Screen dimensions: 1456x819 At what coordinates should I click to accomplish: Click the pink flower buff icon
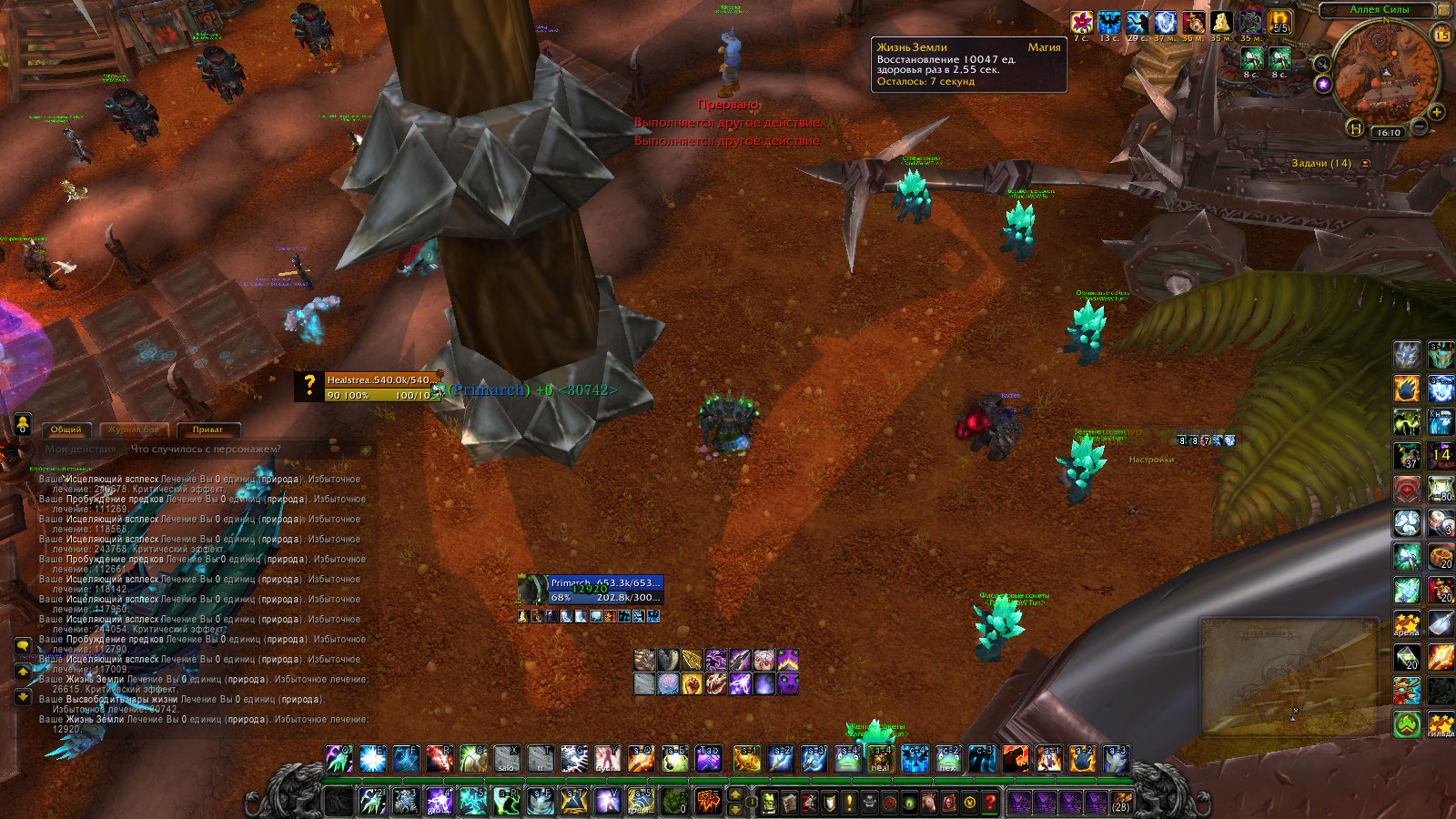pyautogui.click(x=1081, y=22)
